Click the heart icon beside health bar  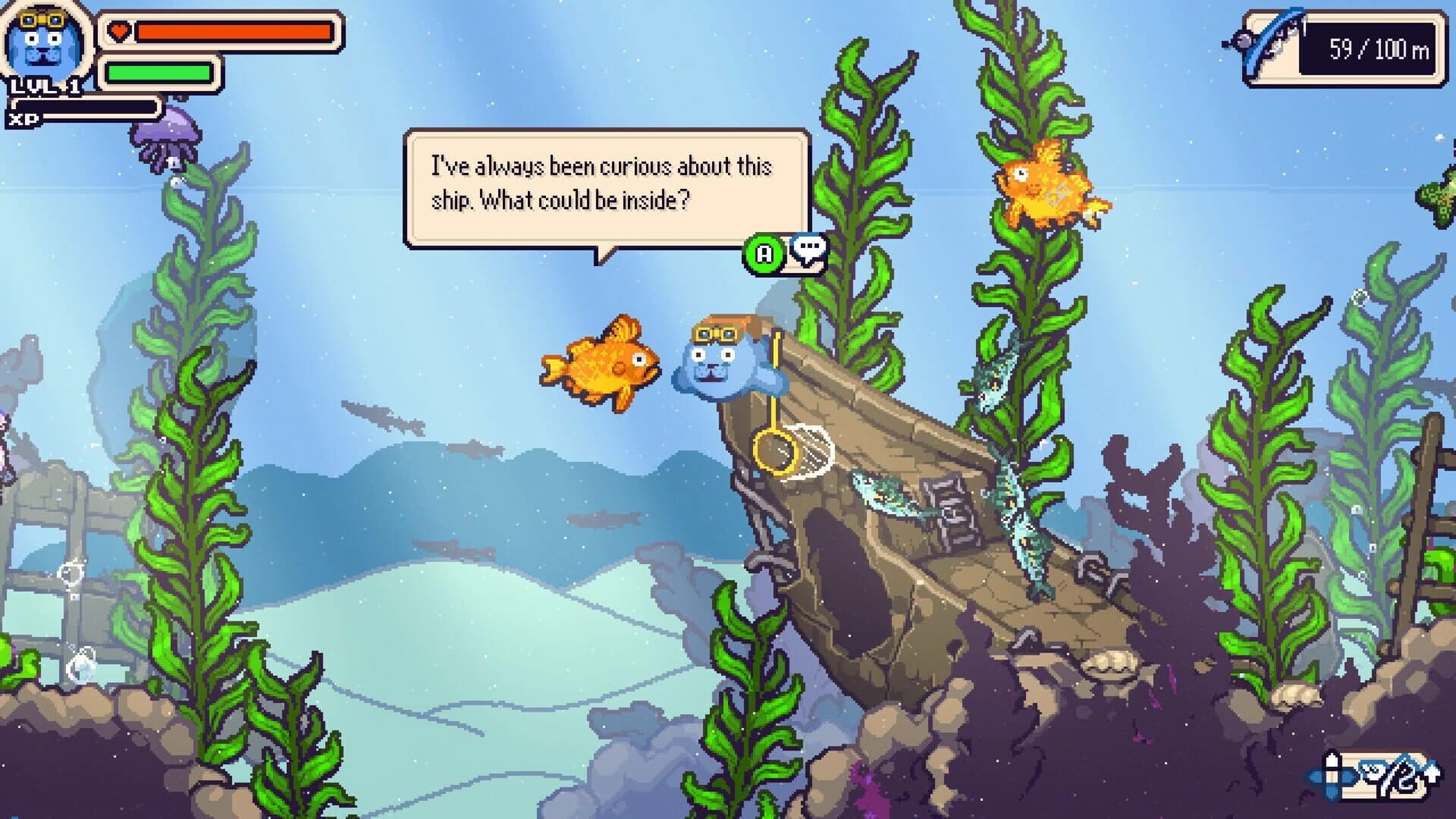coord(120,30)
